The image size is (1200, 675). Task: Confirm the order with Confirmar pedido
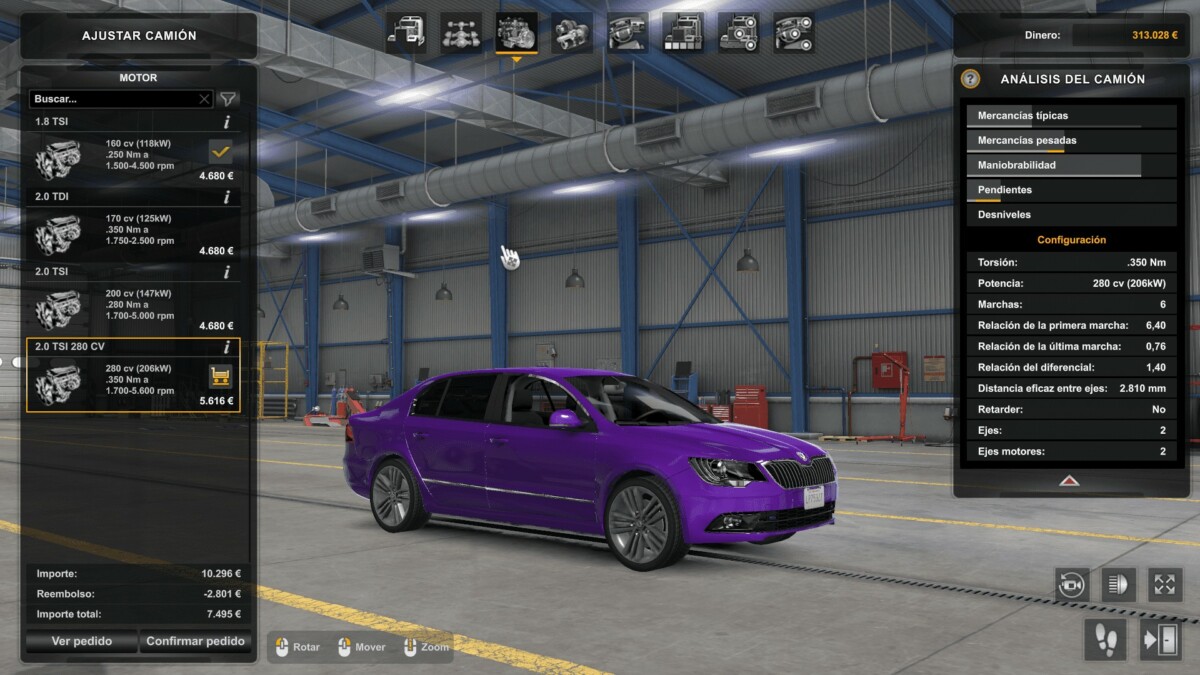pos(195,642)
